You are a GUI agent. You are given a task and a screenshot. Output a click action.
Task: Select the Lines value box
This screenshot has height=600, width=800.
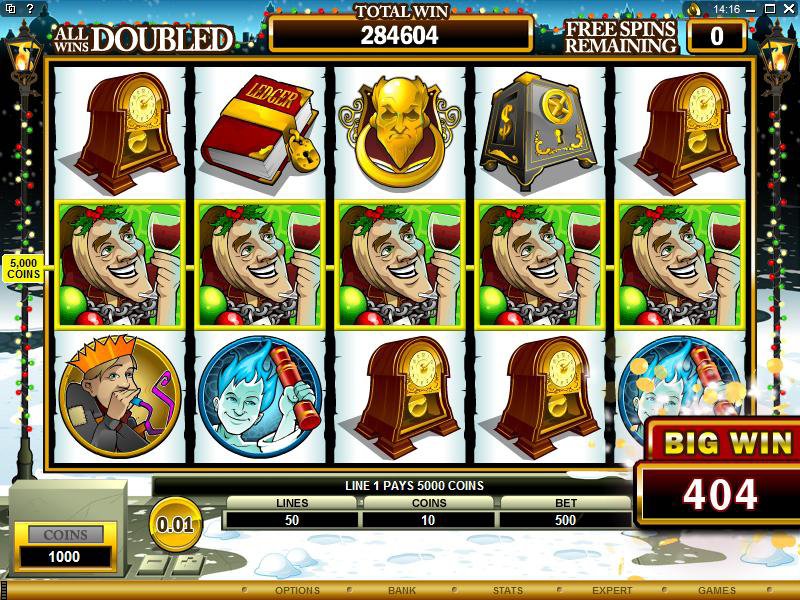(292, 519)
